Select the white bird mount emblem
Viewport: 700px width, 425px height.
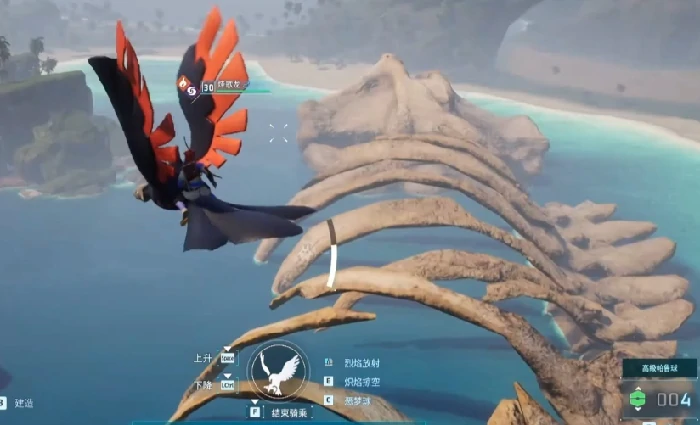click(x=278, y=372)
